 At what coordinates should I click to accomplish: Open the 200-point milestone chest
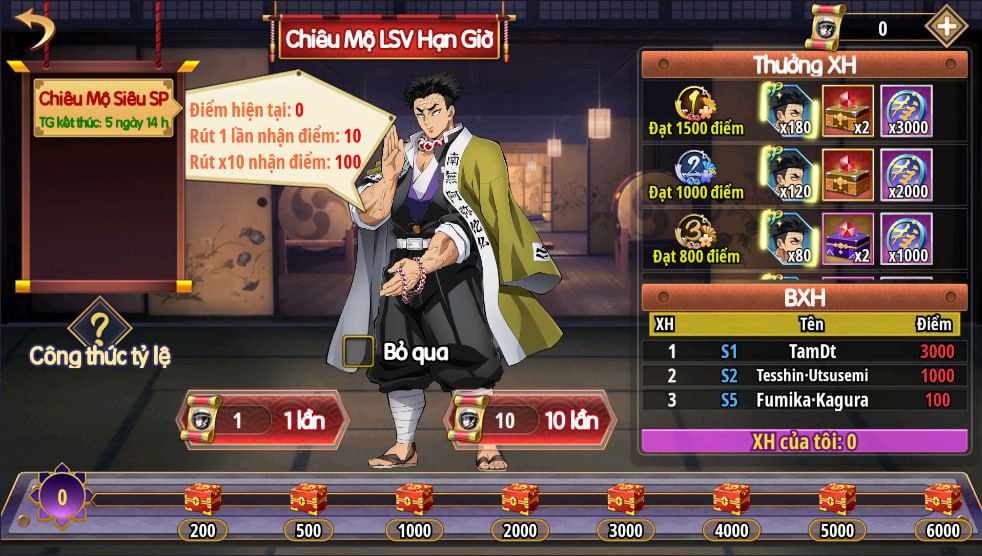click(x=203, y=498)
